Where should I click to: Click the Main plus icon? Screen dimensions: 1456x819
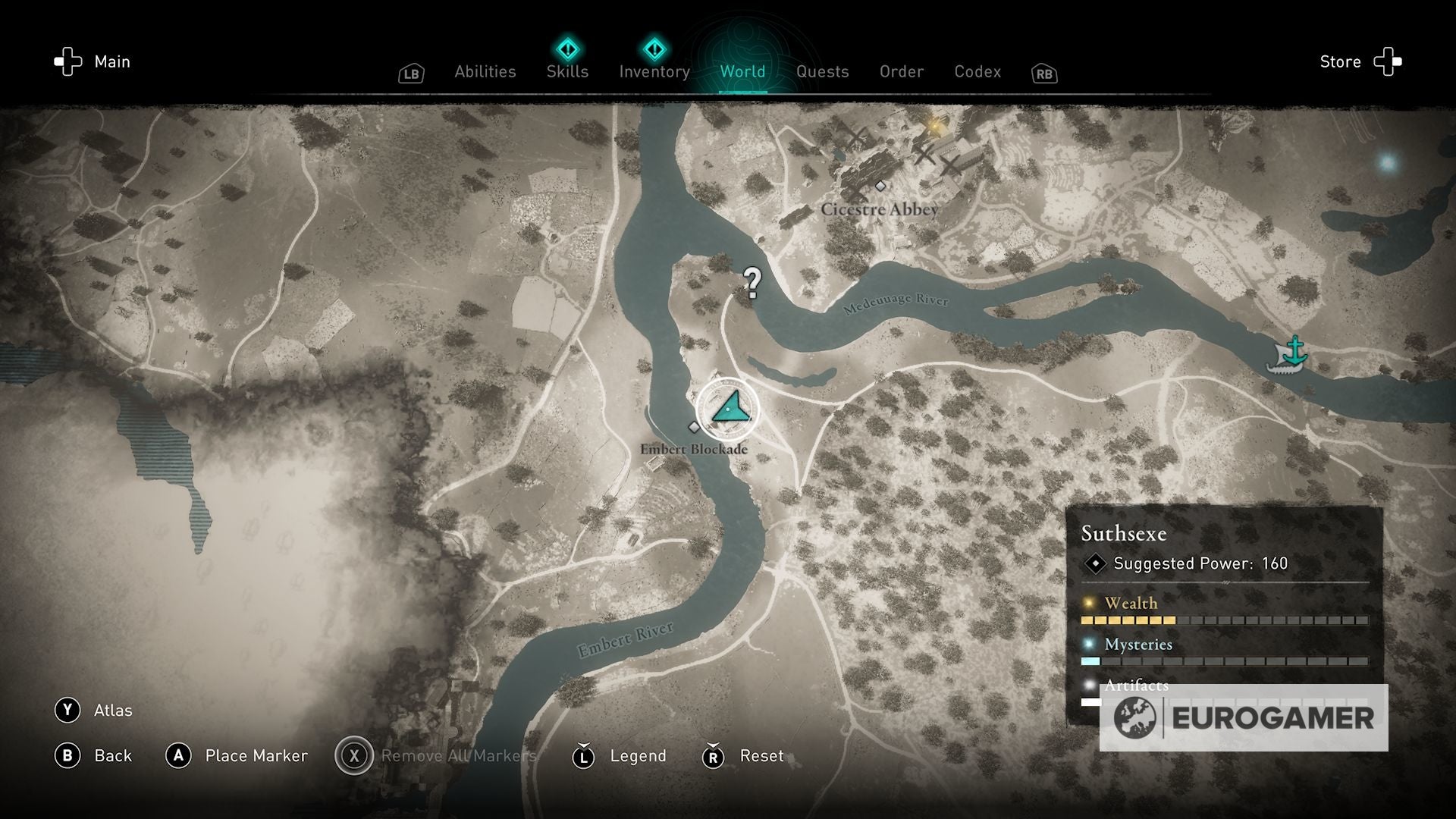pos(69,61)
